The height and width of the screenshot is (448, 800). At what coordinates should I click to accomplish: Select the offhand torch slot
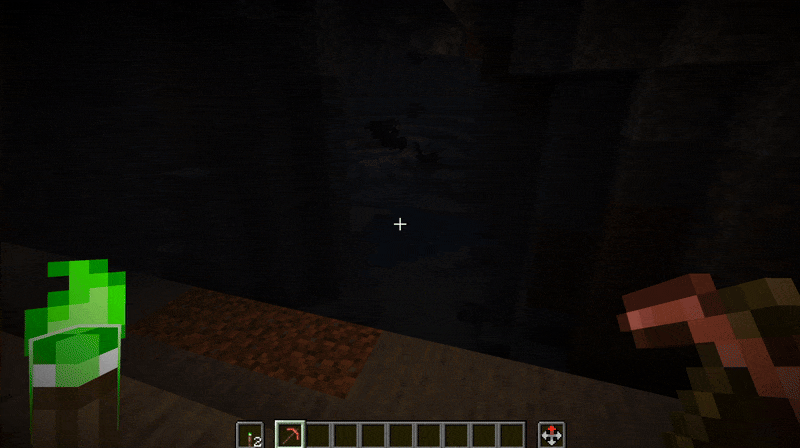click(250, 435)
